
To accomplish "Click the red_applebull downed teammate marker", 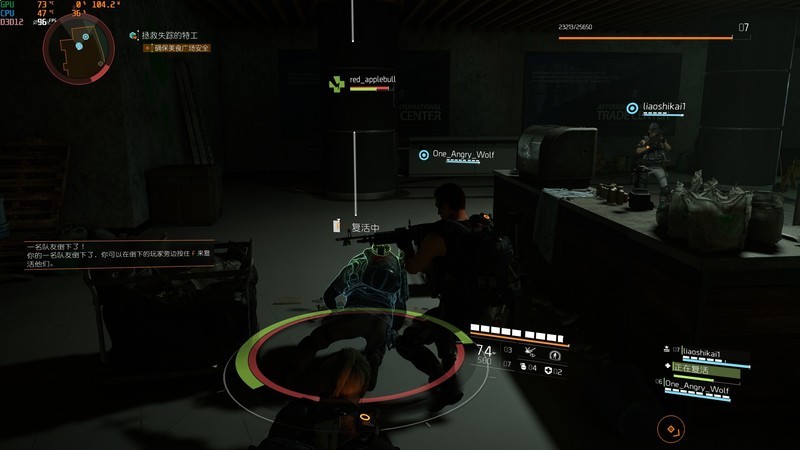I will pos(337,85).
